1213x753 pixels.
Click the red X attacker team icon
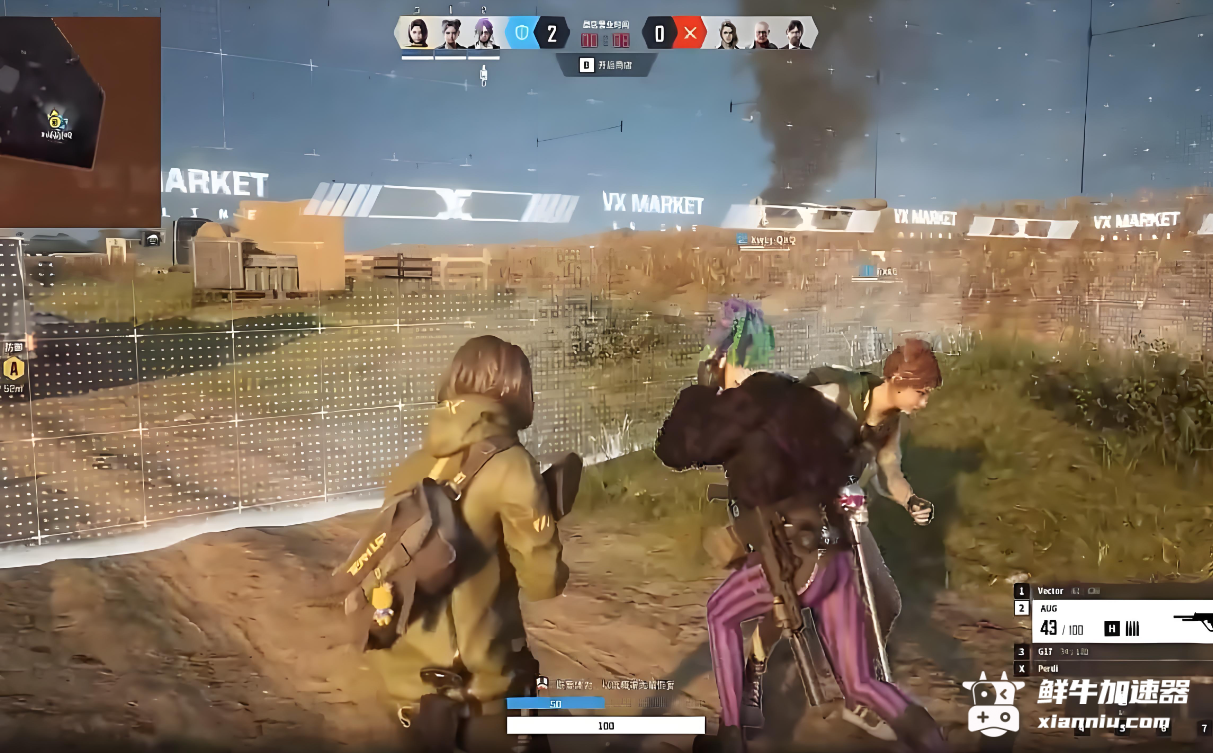click(x=690, y=34)
